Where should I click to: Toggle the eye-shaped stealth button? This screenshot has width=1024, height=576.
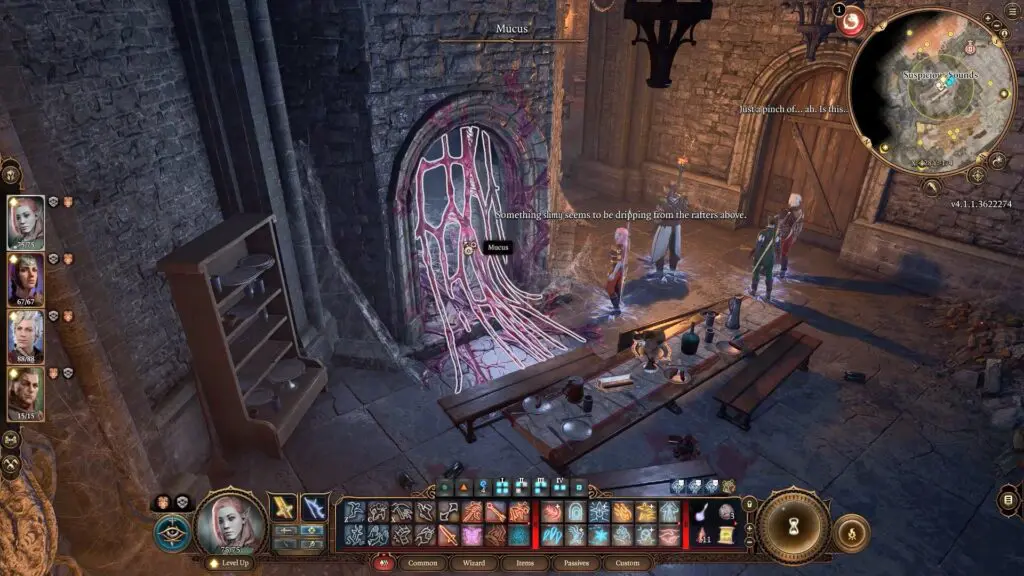click(172, 533)
